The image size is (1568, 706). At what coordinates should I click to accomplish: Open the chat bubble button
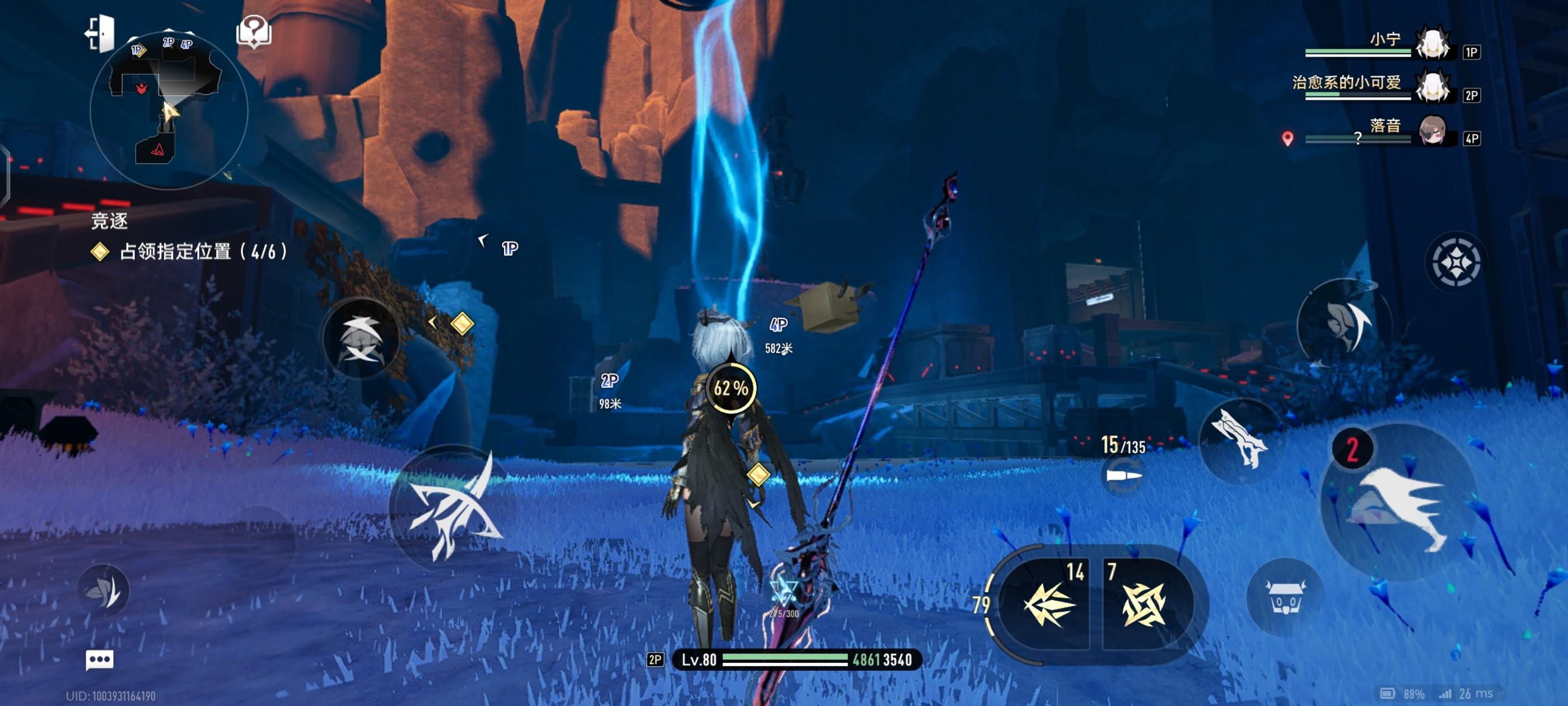pos(99,659)
